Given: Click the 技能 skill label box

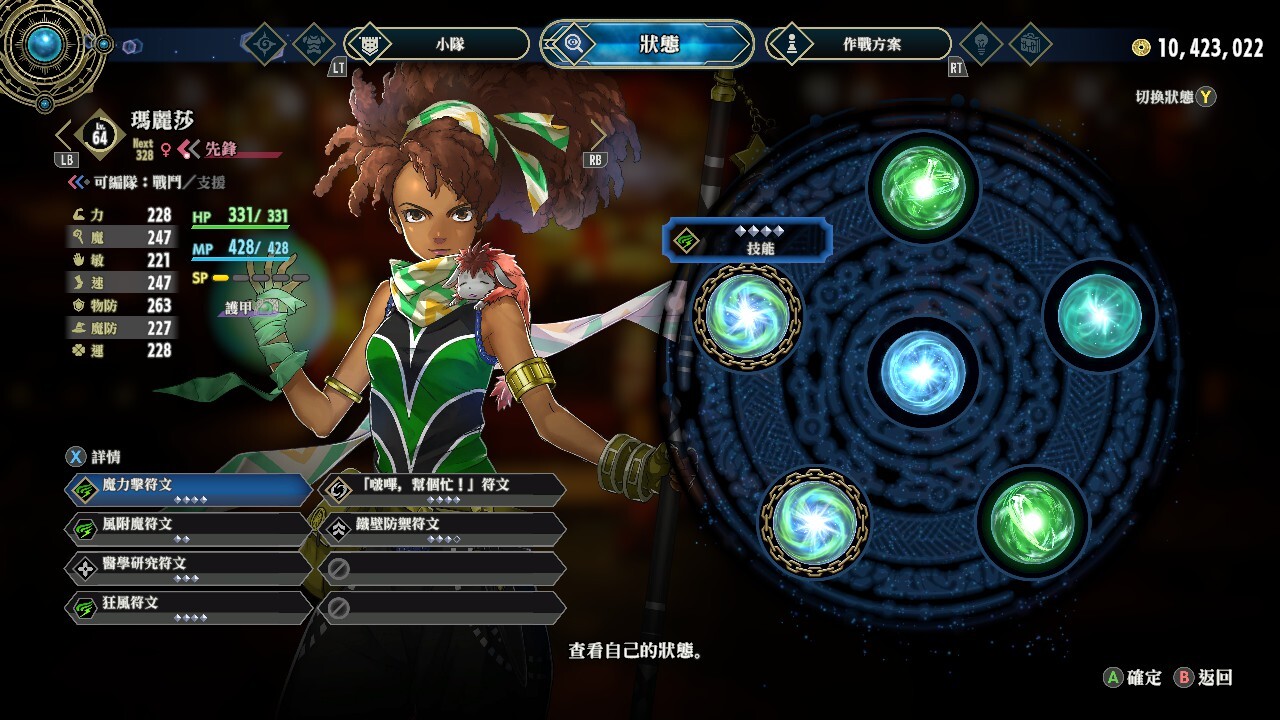Looking at the screenshot, I should (747, 240).
